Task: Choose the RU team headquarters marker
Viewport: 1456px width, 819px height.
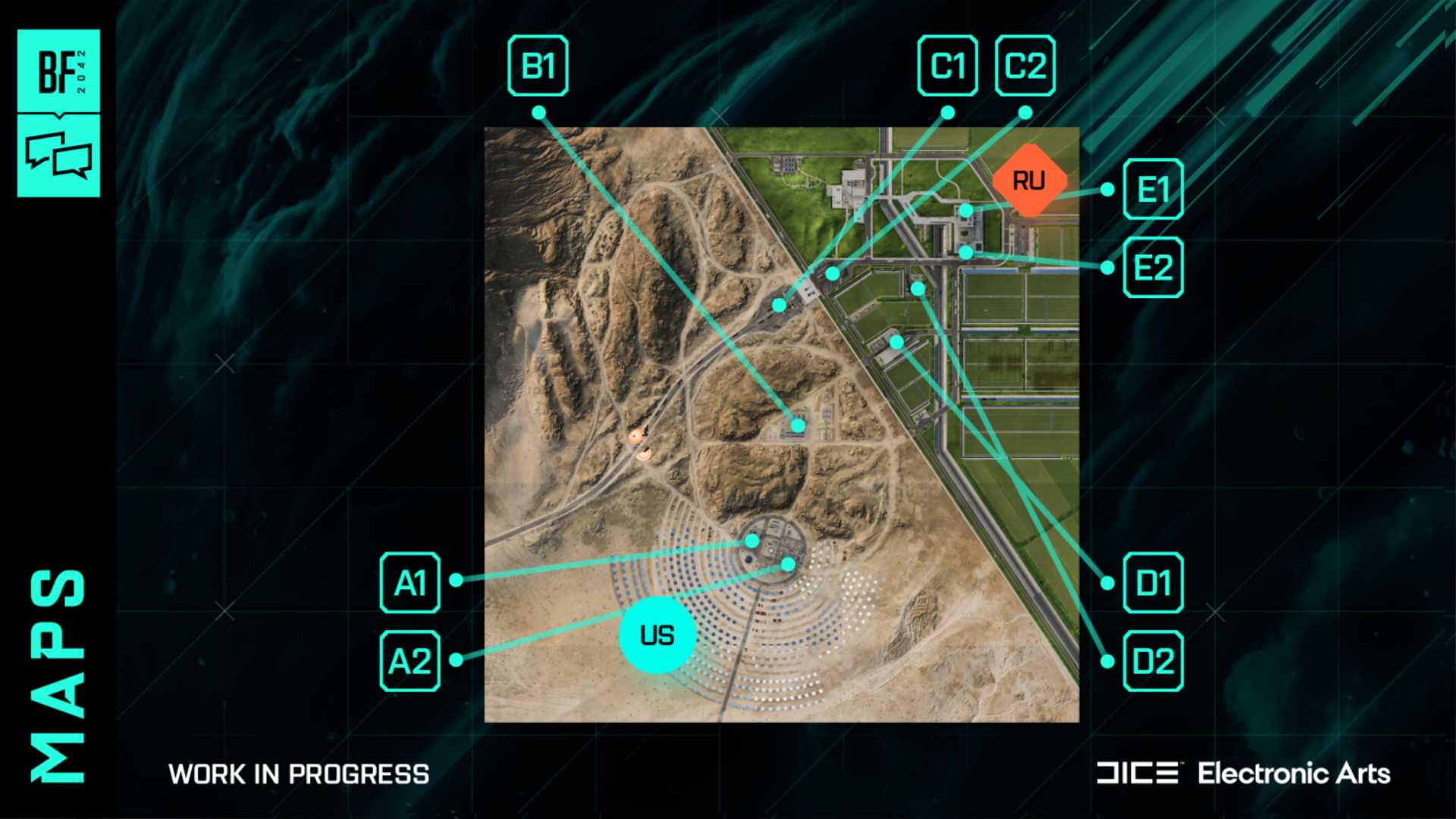Action: (1029, 180)
